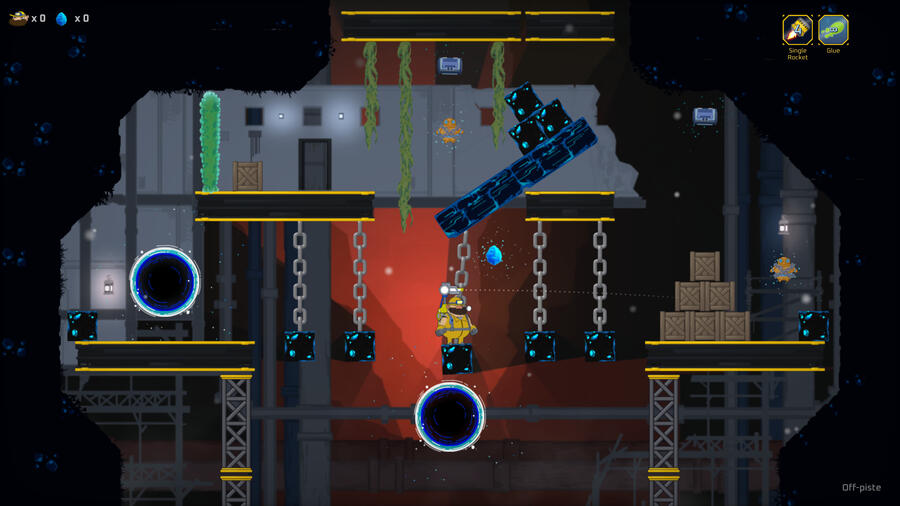Screen dimensions: 900x506
Task: Choose the Glue tool icon
Action: tap(833, 29)
